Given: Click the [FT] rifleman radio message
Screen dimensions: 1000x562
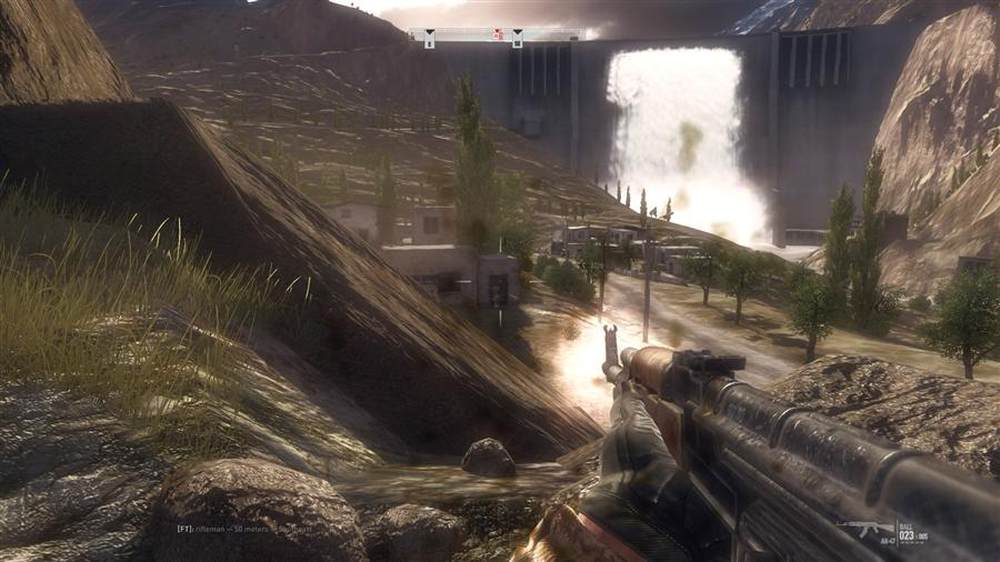Looking at the screenshot, I should tap(240, 529).
